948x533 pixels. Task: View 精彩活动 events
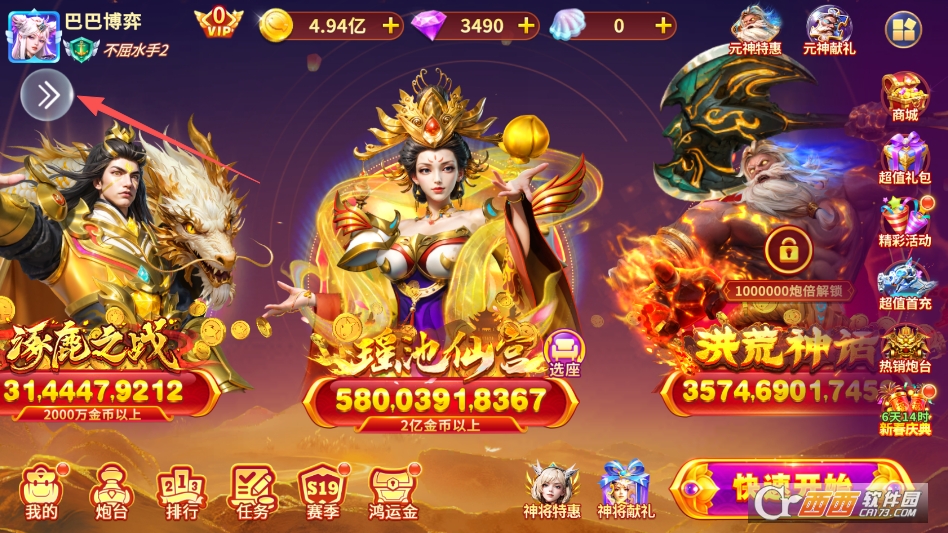904,222
